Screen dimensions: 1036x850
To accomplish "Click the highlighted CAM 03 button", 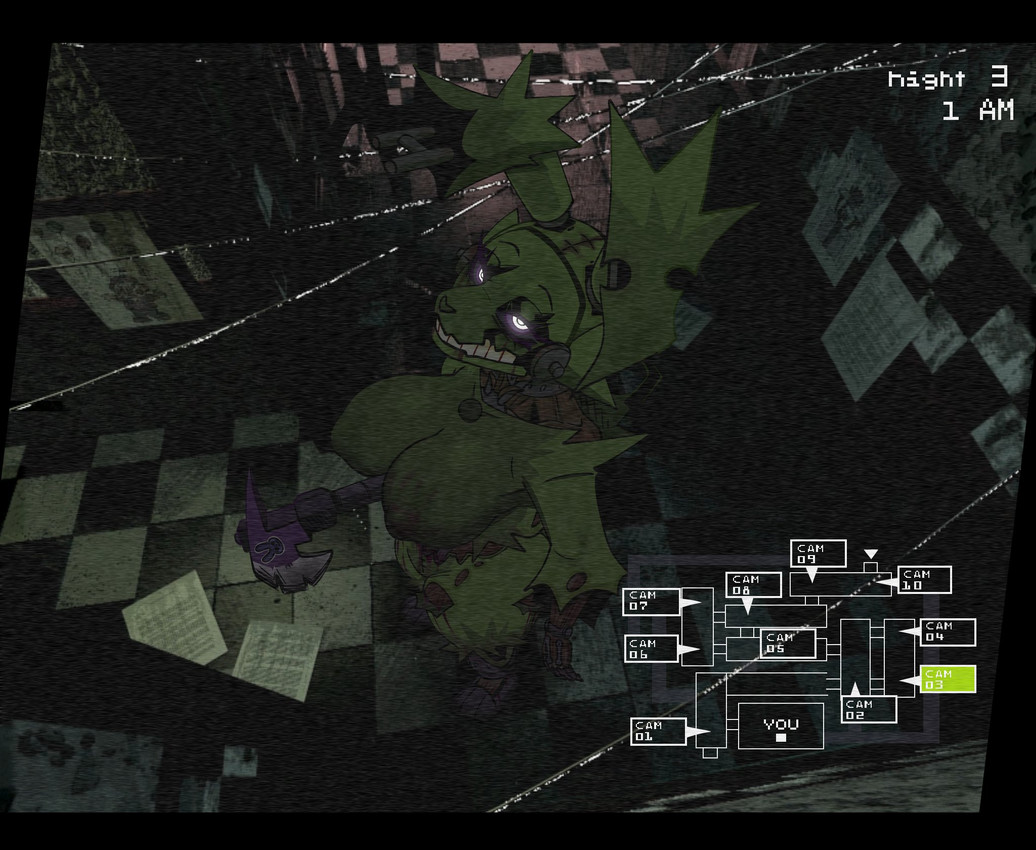I will [947, 679].
